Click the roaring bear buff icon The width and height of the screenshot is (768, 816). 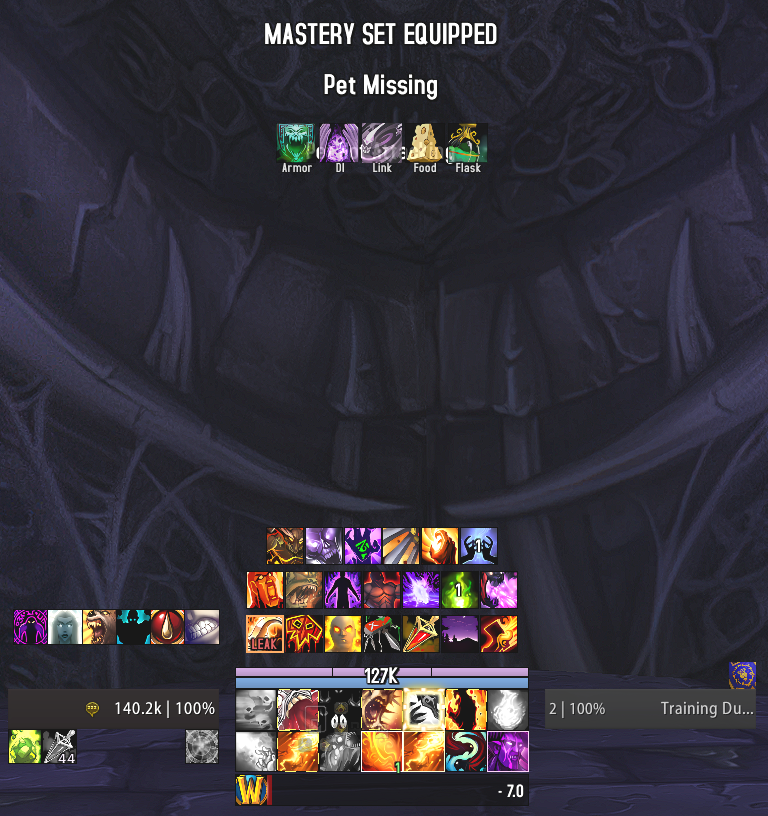99,627
